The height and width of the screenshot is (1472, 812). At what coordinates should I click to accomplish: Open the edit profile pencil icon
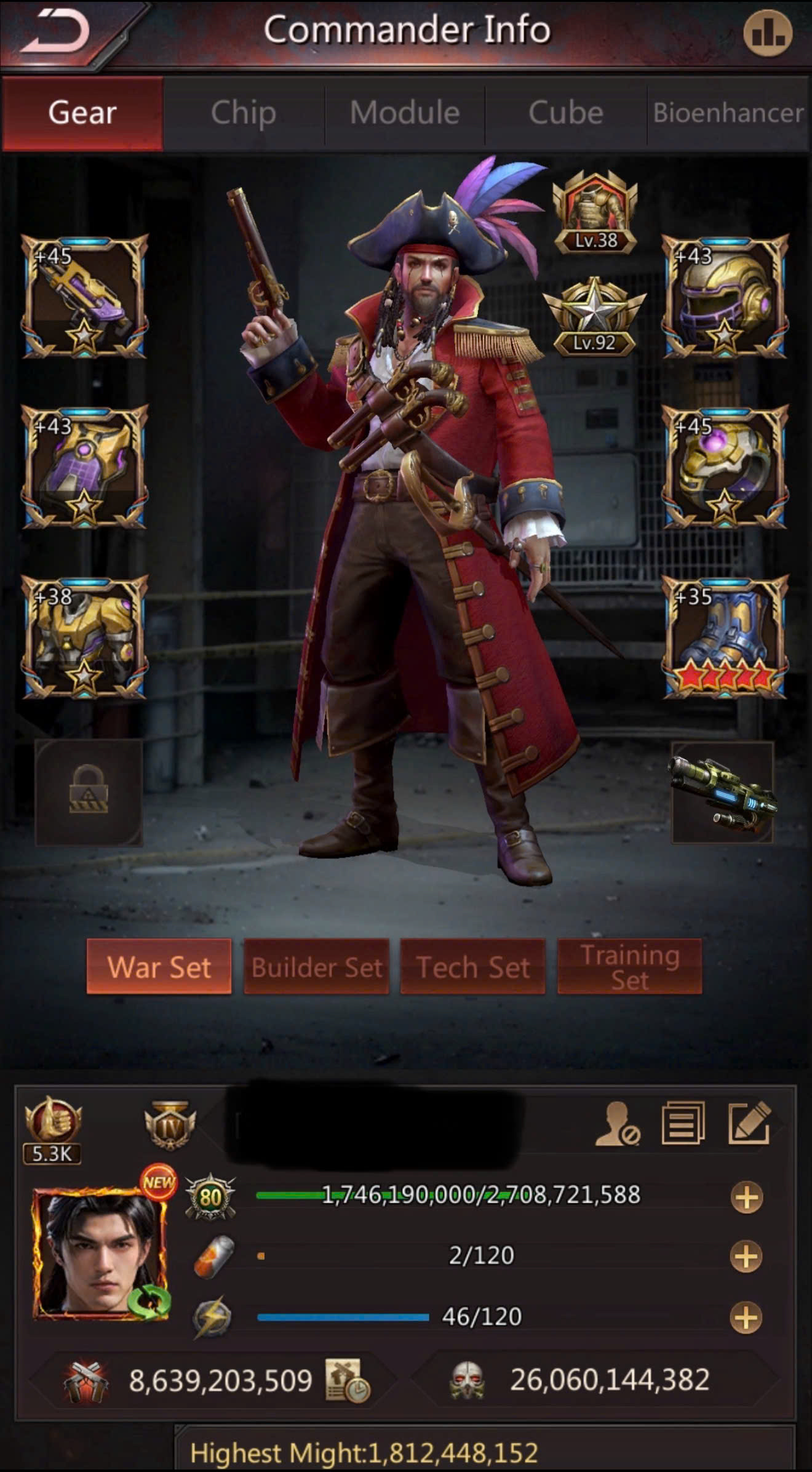(749, 1124)
